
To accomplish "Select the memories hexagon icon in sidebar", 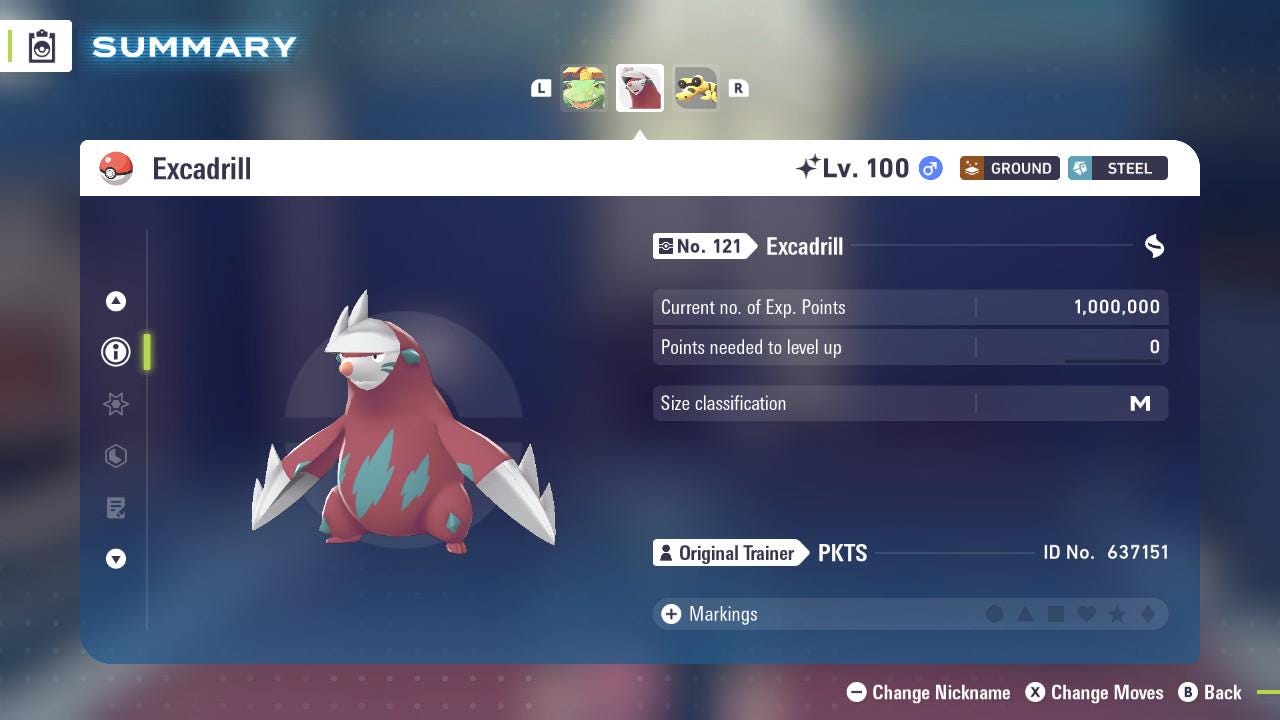I will [116, 456].
